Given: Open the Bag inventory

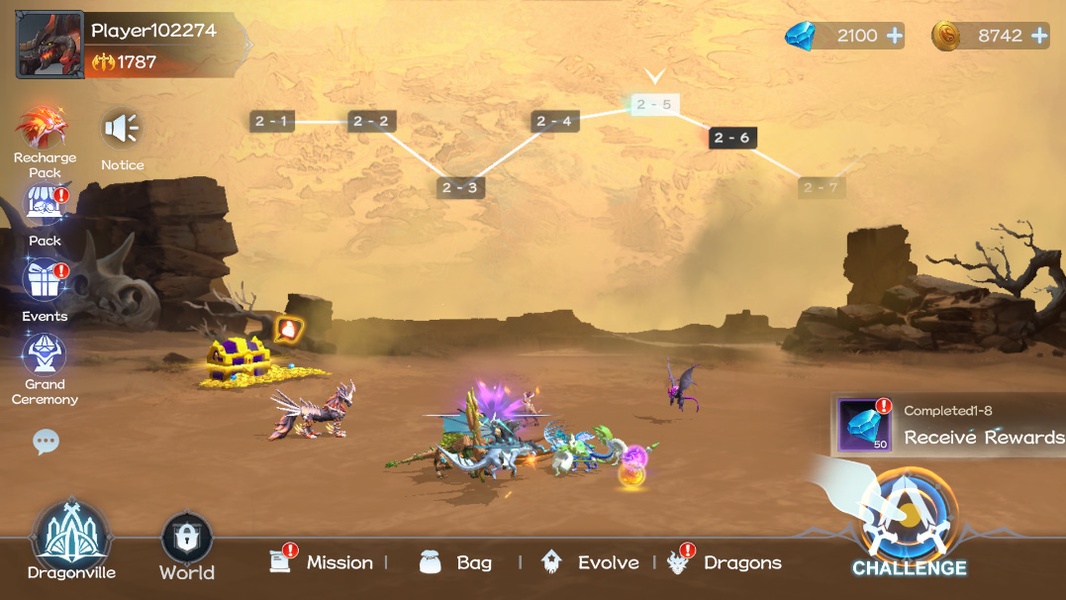Looking at the screenshot, I should tap(456, 562).
